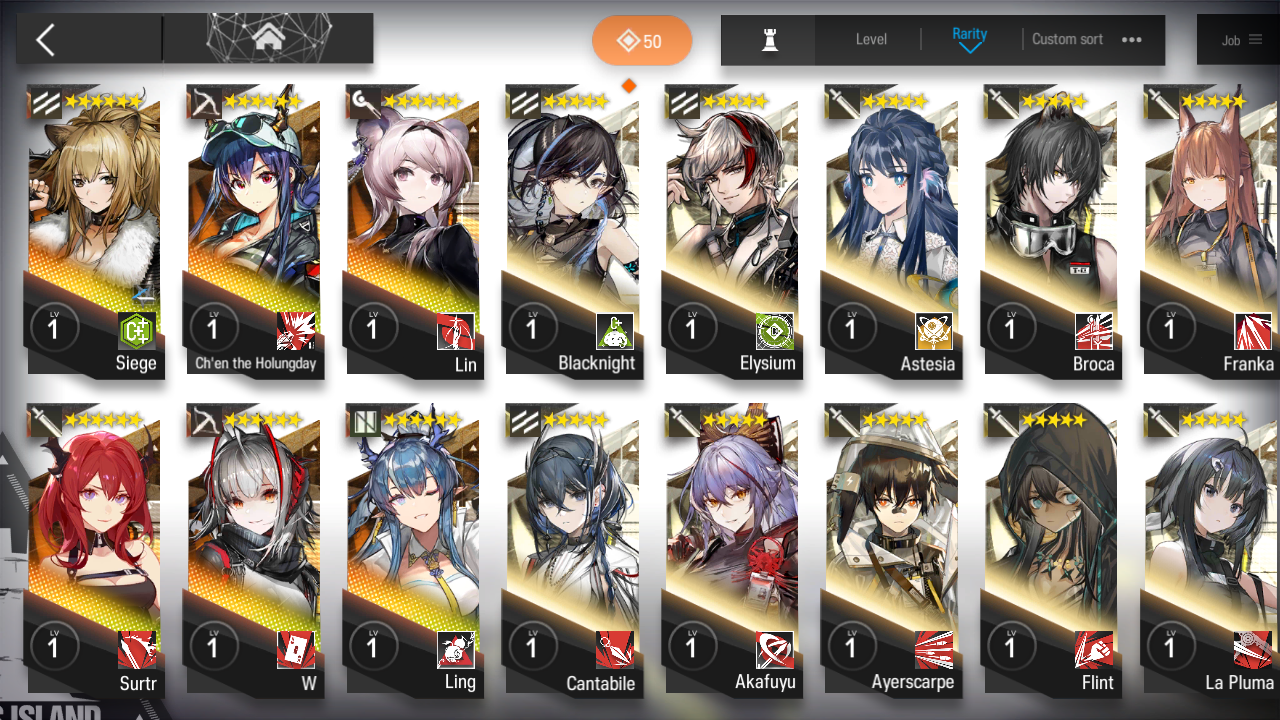The image size is (1280, 720).
Task: Select the Ling operator card
Action: coord(413,550)
